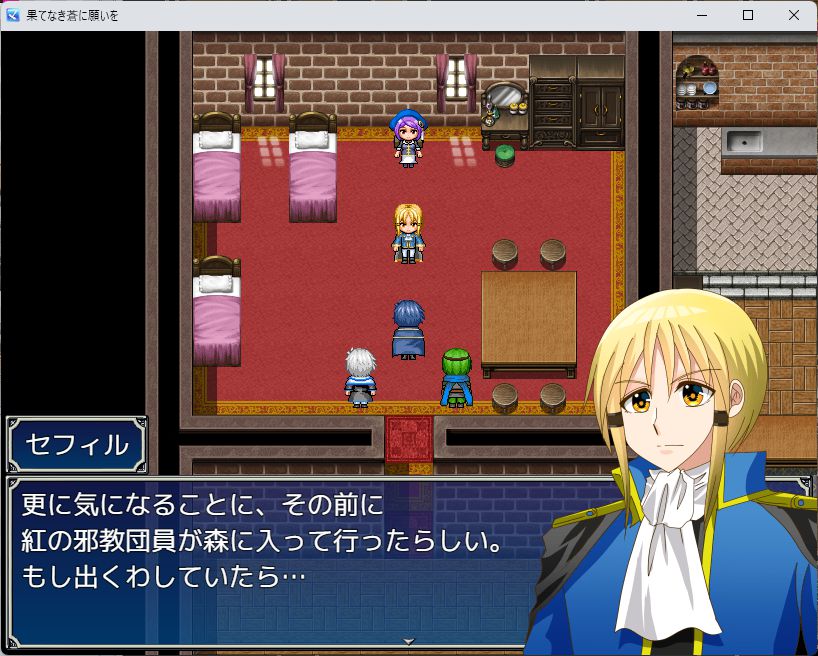The width and height of the screenshot is (818, 656).
Task: Minimize the game window
Action: pyautogui.click(x=701, y=15)
